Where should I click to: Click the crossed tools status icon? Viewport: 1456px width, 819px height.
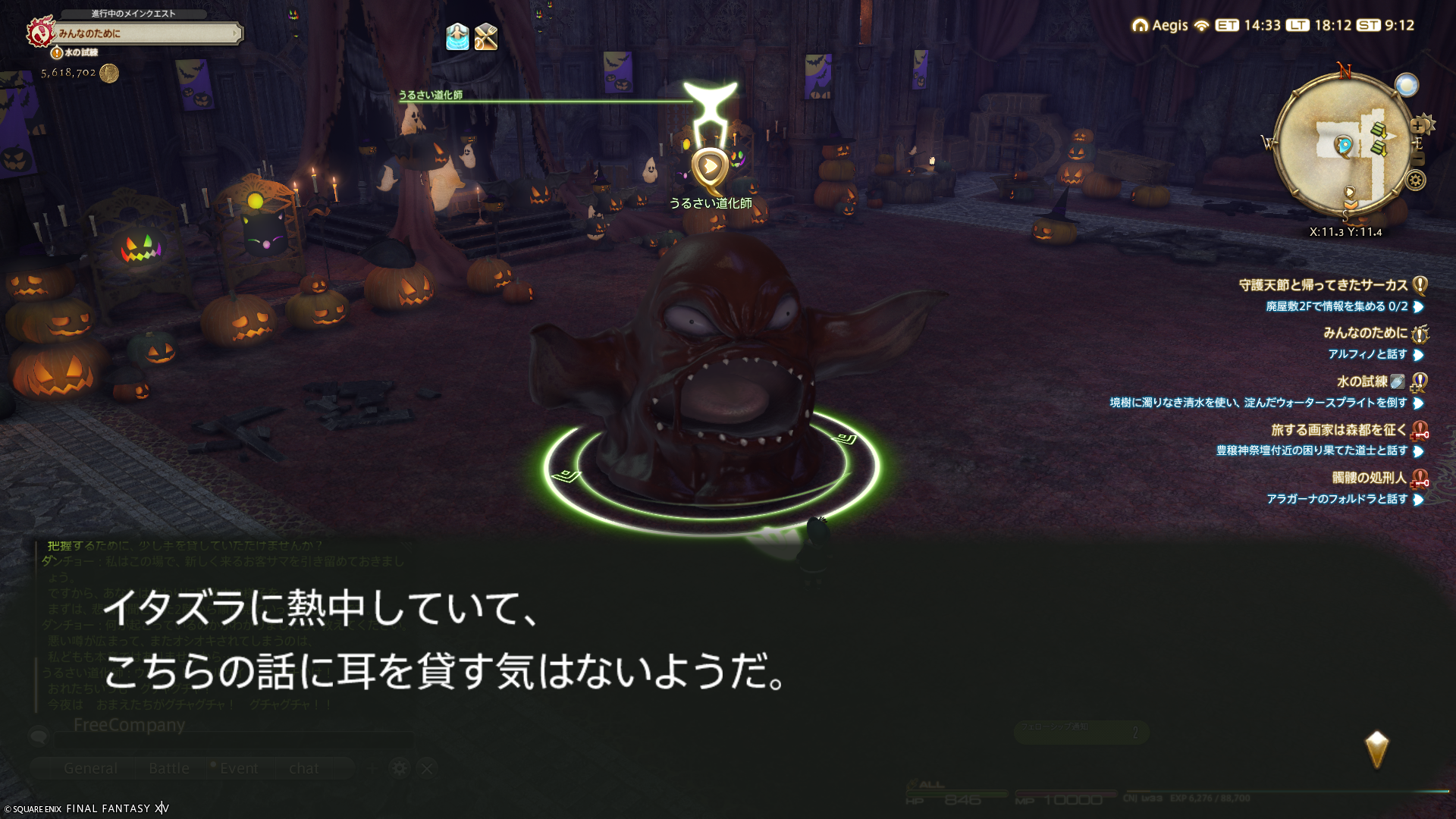click(x=486, y=36)
